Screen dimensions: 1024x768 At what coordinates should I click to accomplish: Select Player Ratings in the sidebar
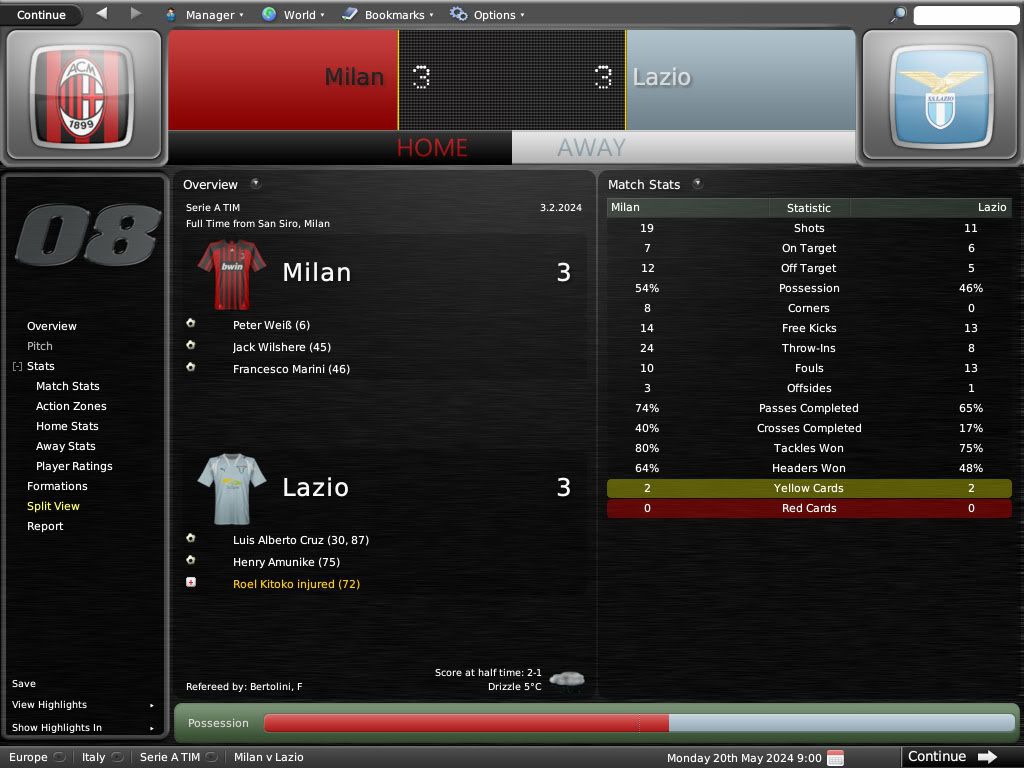click(74, 466)
